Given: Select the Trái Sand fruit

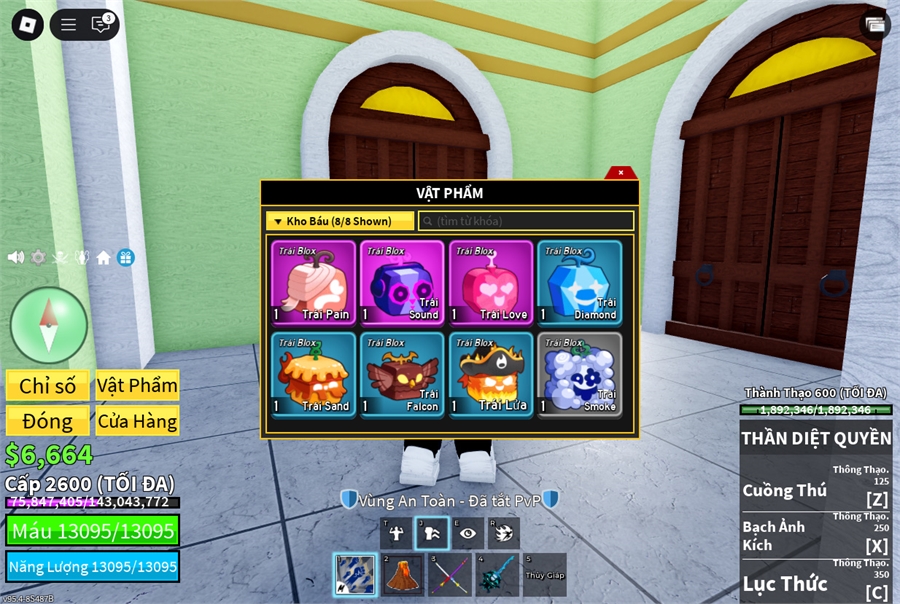Looking at the screenshot, I should (313, 374).
